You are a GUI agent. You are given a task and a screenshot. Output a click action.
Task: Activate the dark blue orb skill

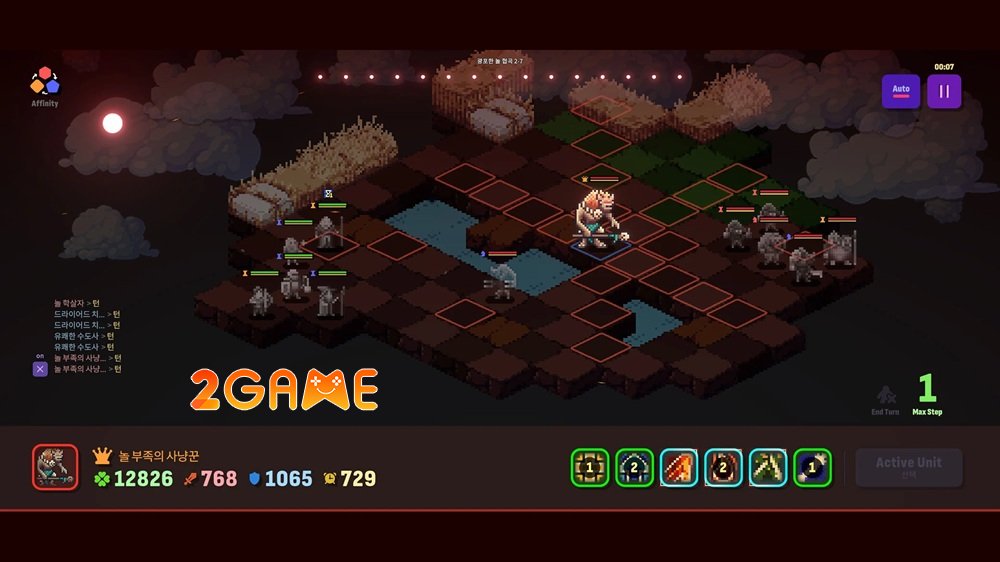812,467
